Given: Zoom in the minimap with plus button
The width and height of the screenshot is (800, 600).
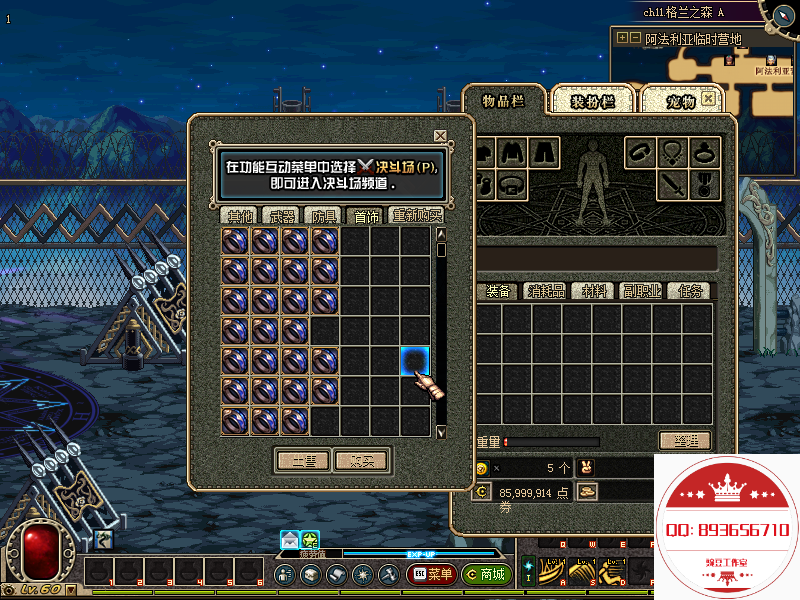Looking at the screenshot, I should [x=622, y=38].
